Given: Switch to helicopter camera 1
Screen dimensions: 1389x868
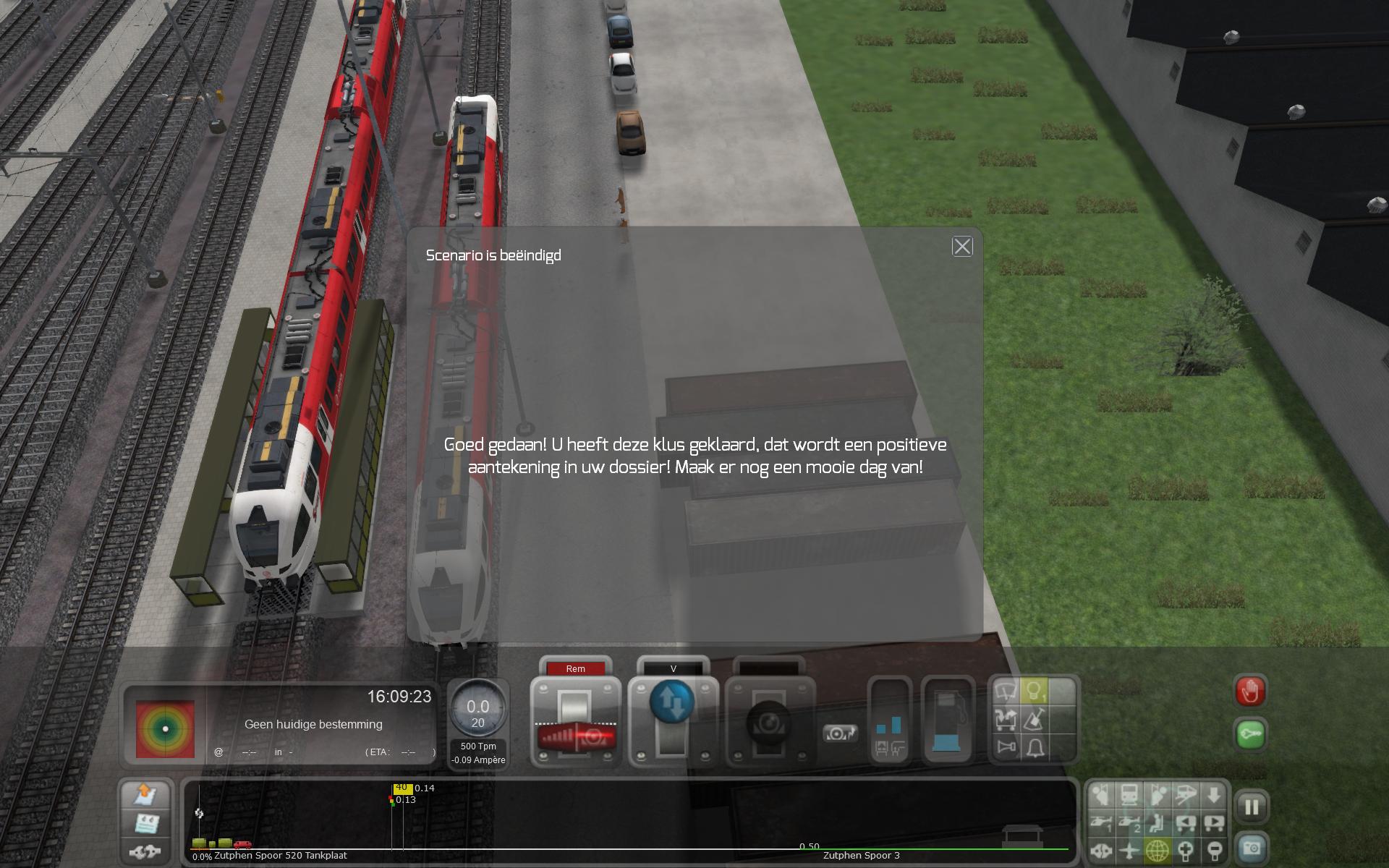Looking at the screenshot, I should click(x=1101, y=823).
